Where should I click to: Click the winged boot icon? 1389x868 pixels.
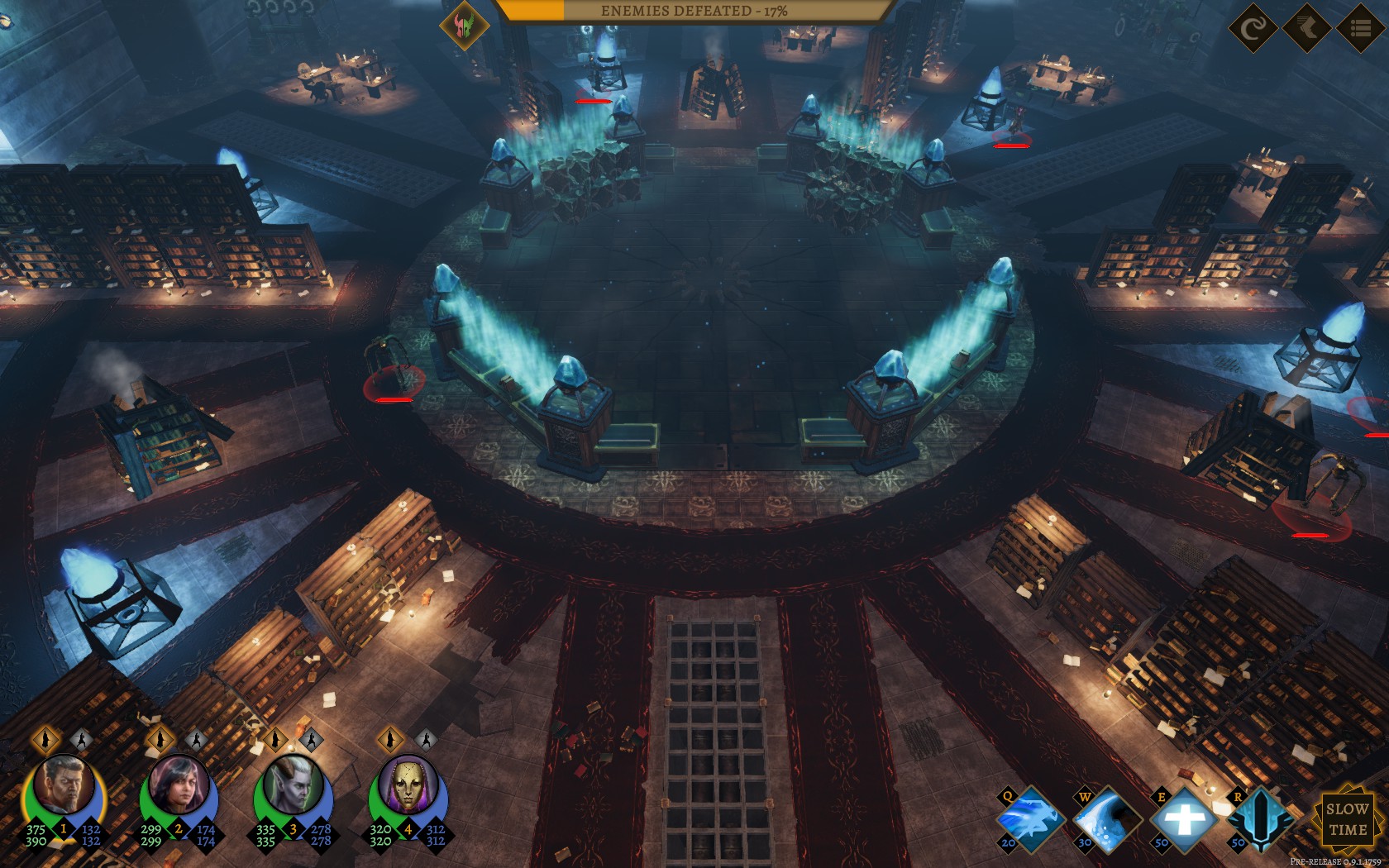point(1306,29)
